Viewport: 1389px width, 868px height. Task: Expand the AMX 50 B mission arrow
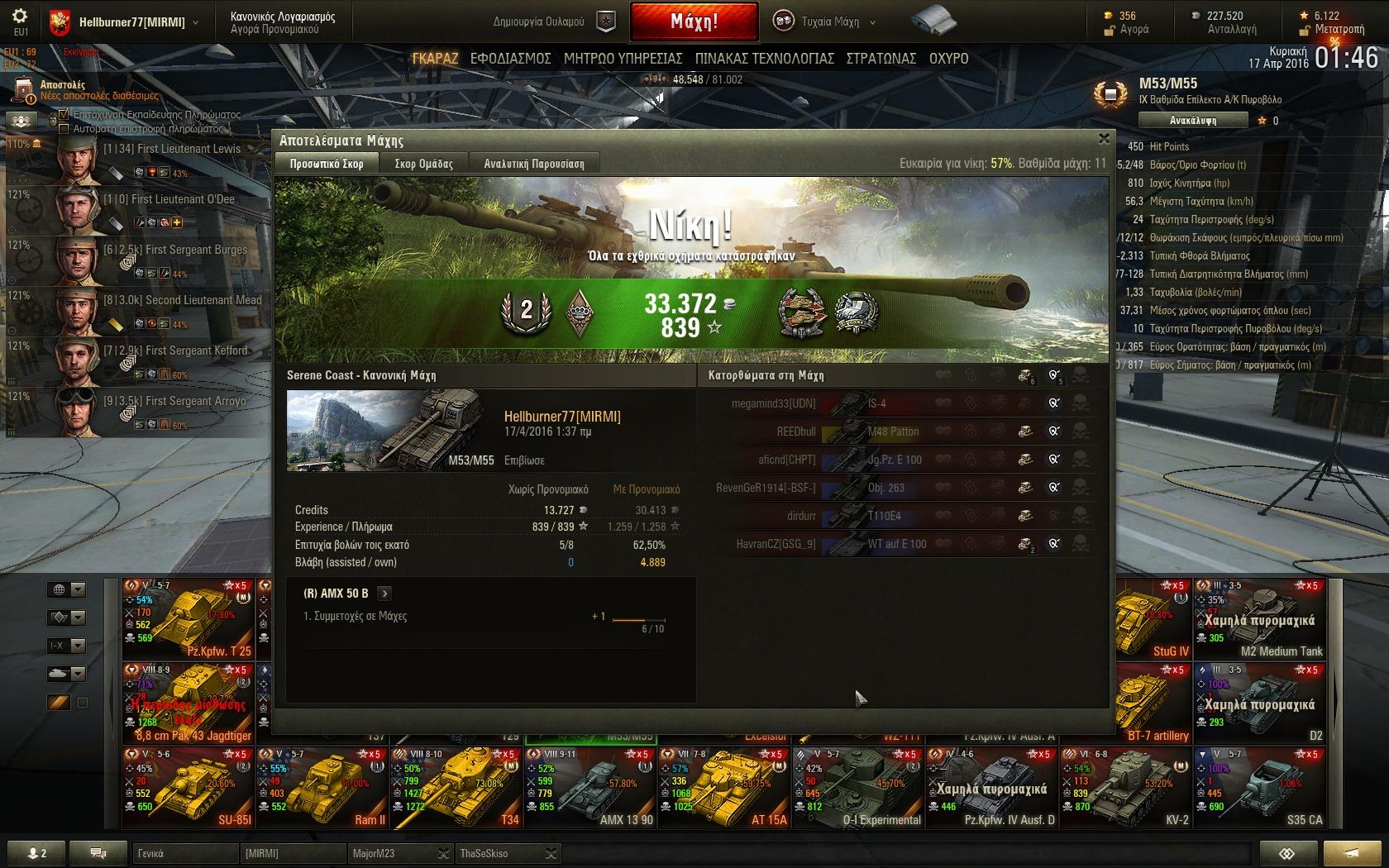[x=384, y=594]
